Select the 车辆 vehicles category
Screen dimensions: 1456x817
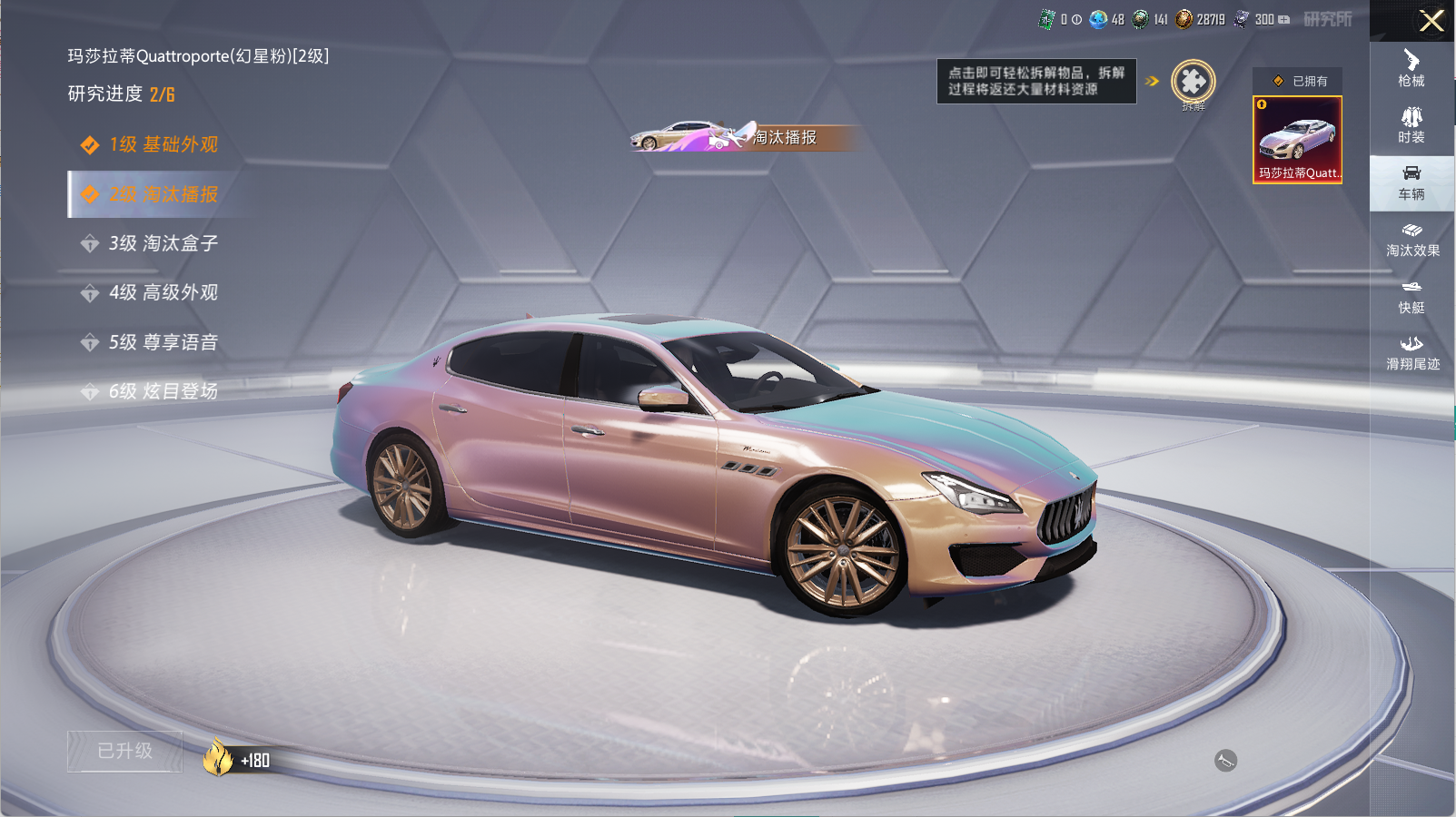pos(1411,182)
